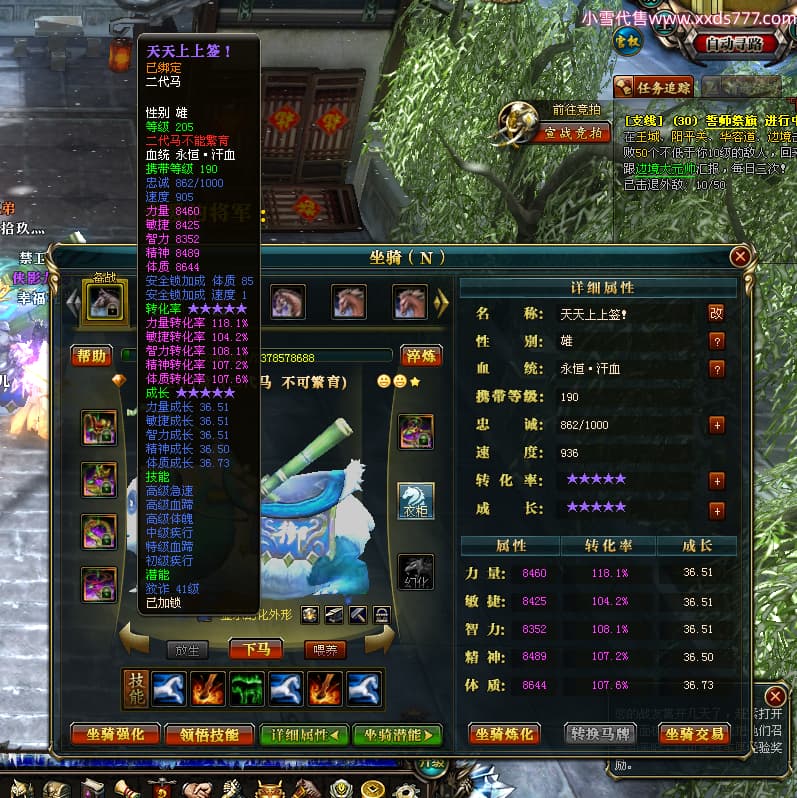Image resolution: width=797 pixels, height=798 pixels.
Task: Feed the mount with 喂养
Action: [x=325, y=649]
